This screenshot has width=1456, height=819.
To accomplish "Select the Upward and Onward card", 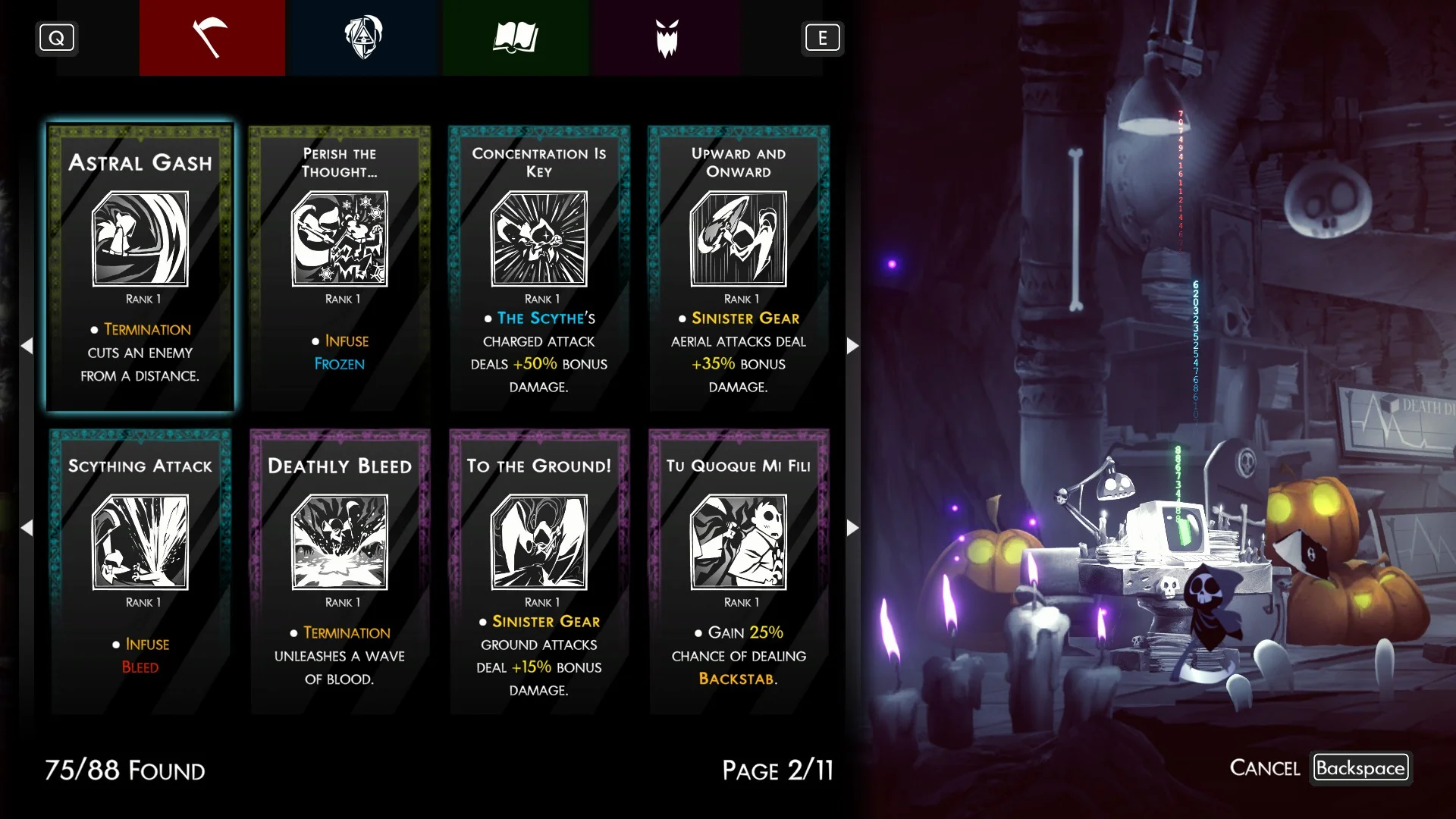I will (x=739, y=267).
